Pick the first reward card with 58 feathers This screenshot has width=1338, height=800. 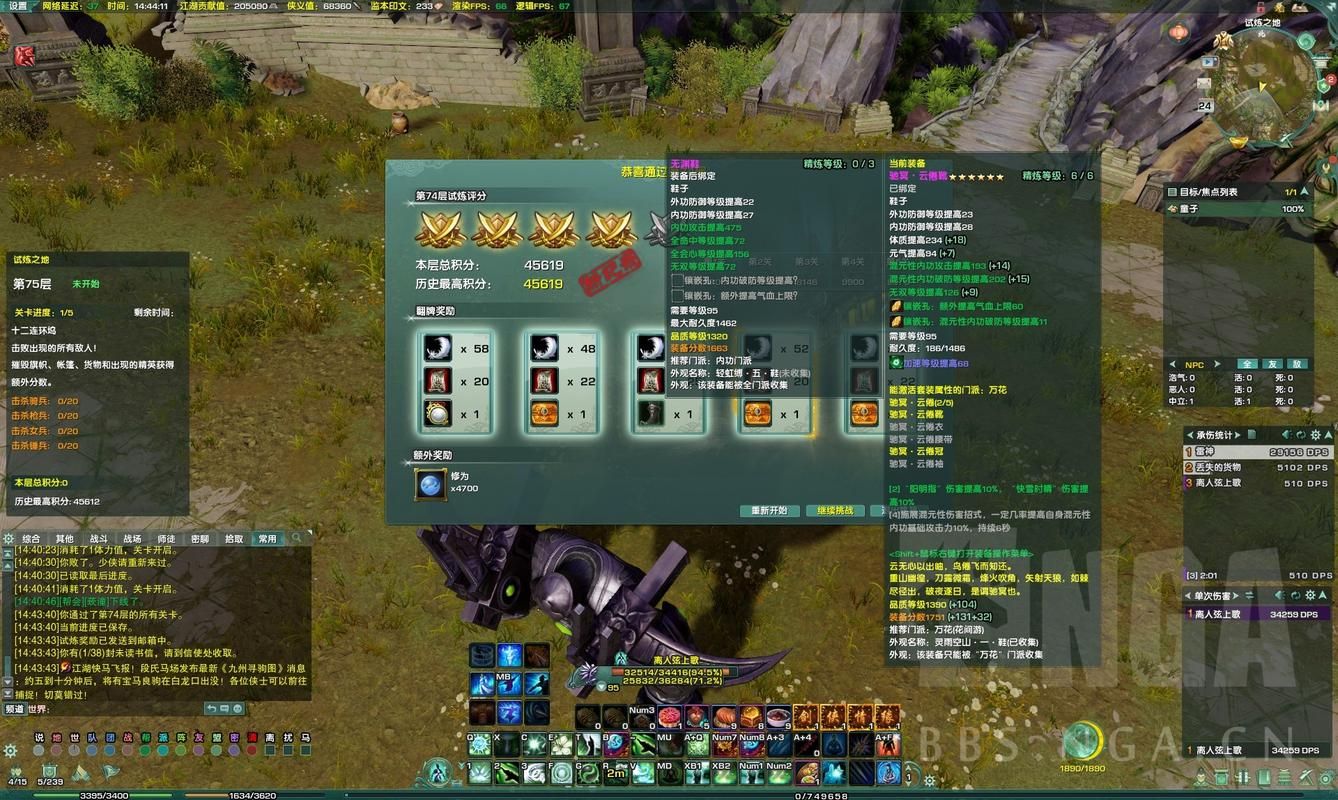point(454,380)
